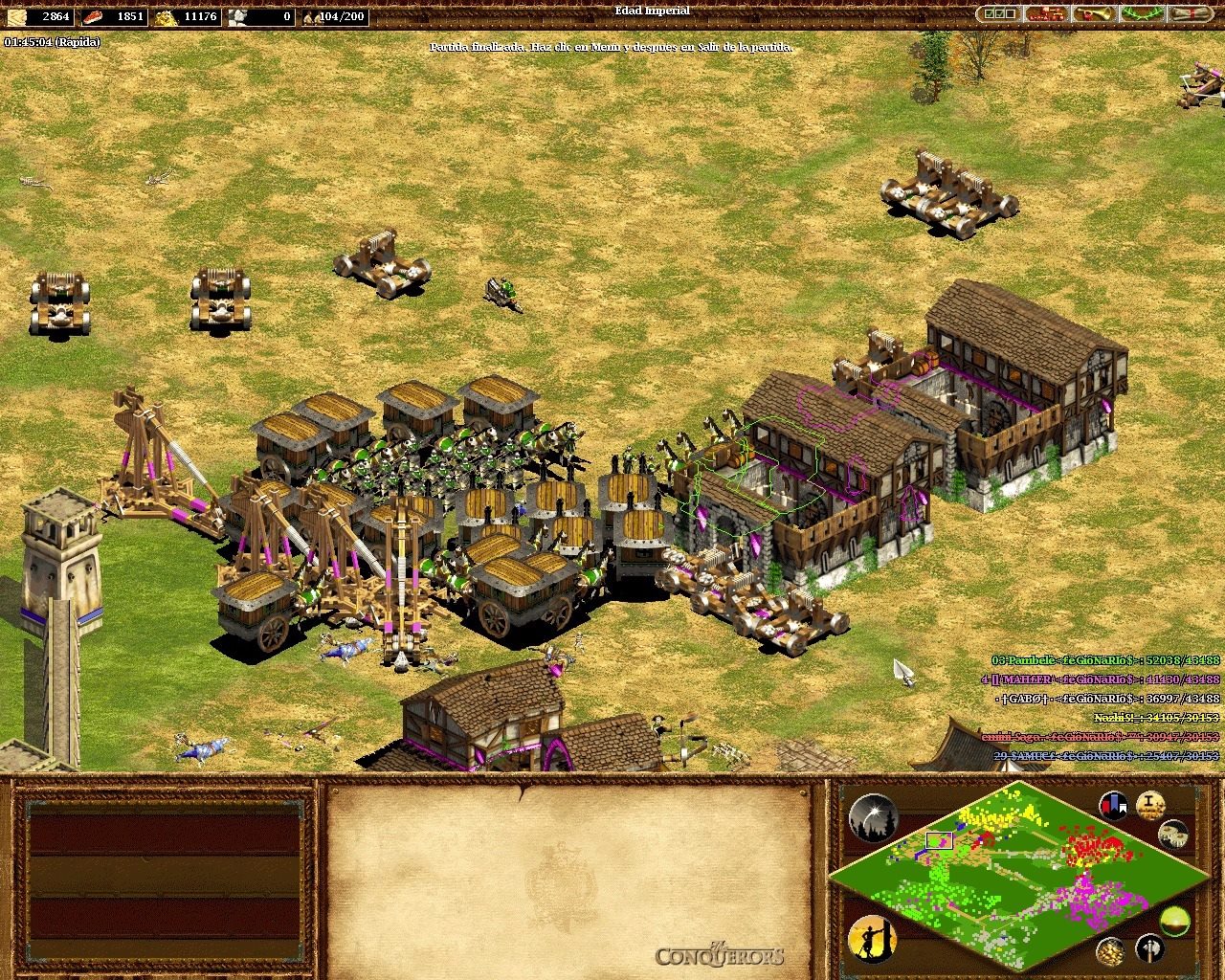Open the technology tree button
Screen dimensions: 1225x980
coord(1046,14)
